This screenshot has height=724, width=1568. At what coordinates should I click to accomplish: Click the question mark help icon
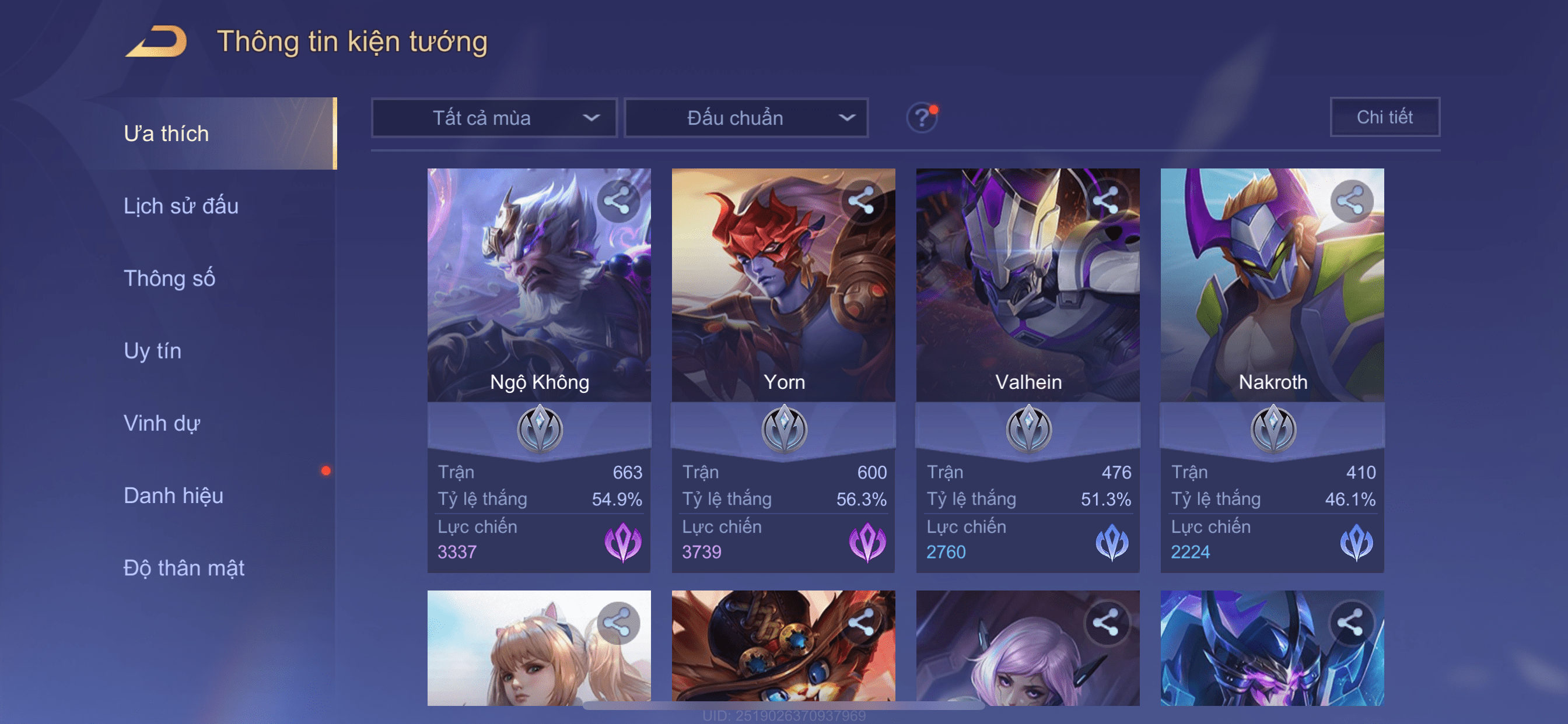point(922,117)
